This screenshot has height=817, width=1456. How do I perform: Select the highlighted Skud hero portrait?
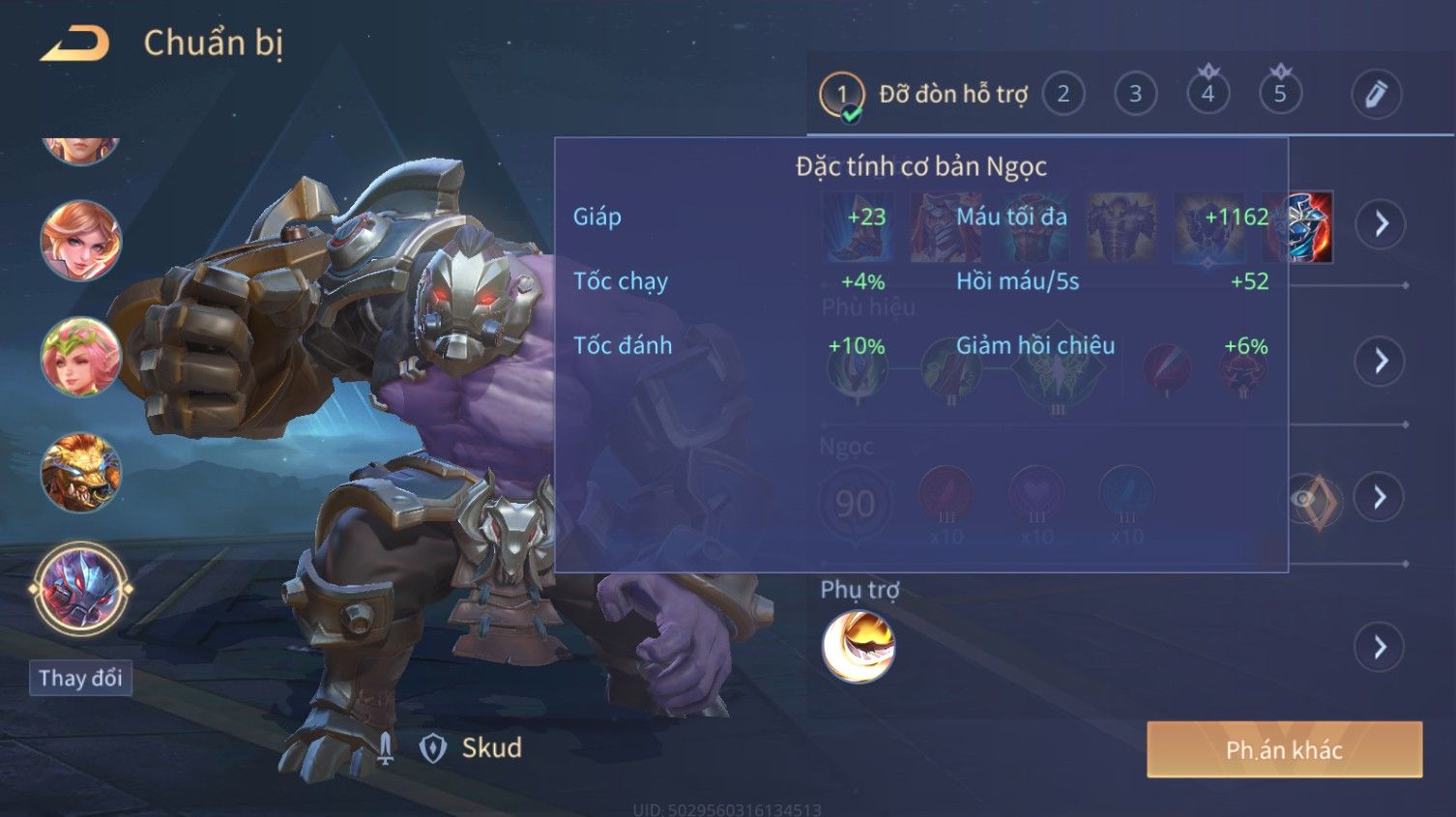click(80, 589)
